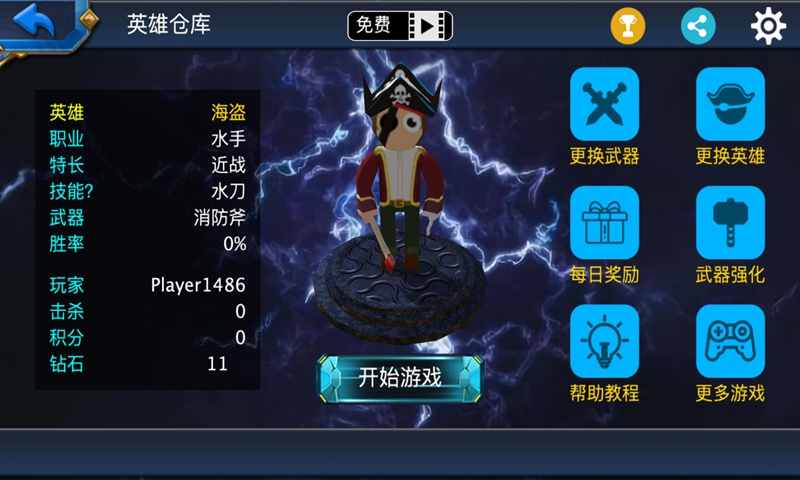800x480 pixels.
Task: Open the gear settings menu
Action: [x=768, y=26]
